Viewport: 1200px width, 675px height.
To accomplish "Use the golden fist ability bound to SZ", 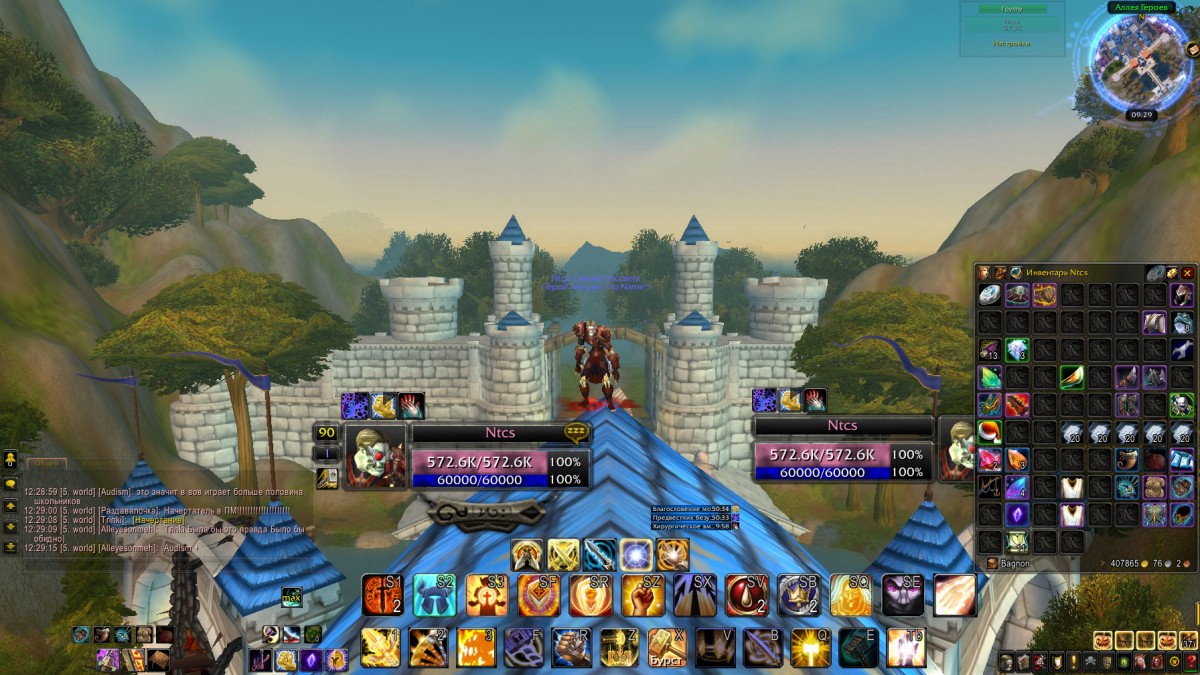I will pos(643,595).
